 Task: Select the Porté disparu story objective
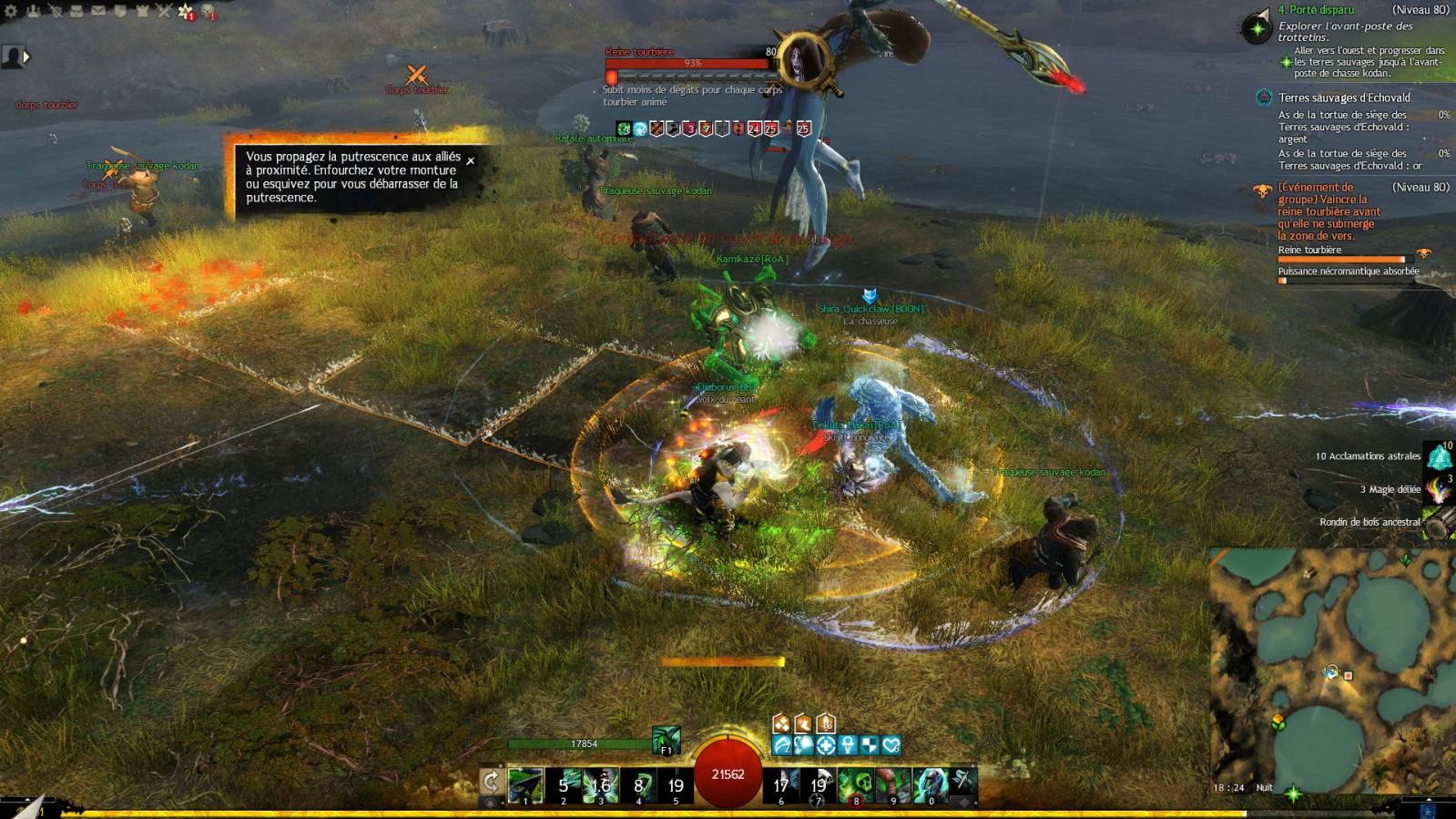tap(1315, 10)
